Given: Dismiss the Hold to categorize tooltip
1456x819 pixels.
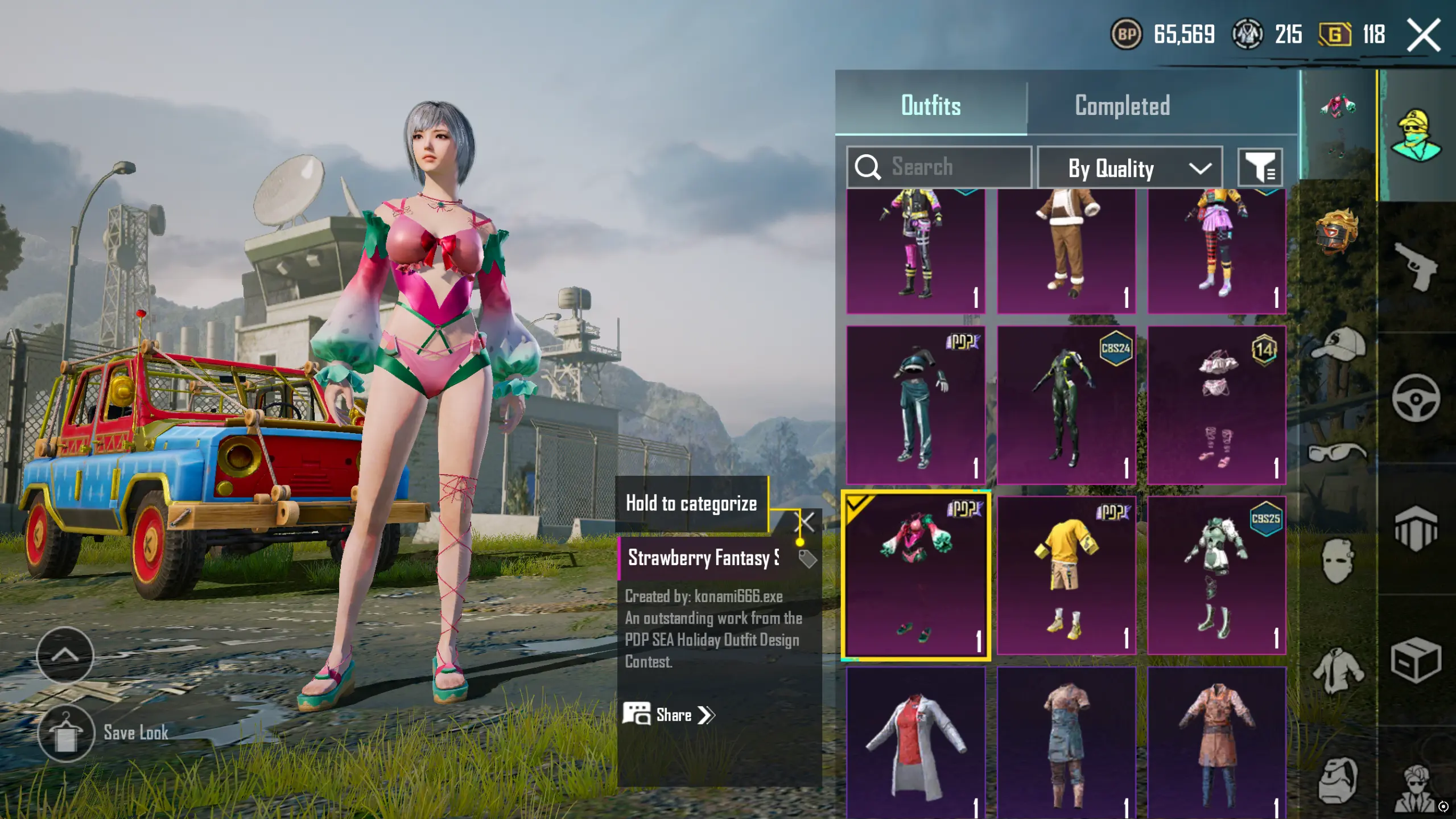Looking at the screenshot, I should (x=807, y=521).
